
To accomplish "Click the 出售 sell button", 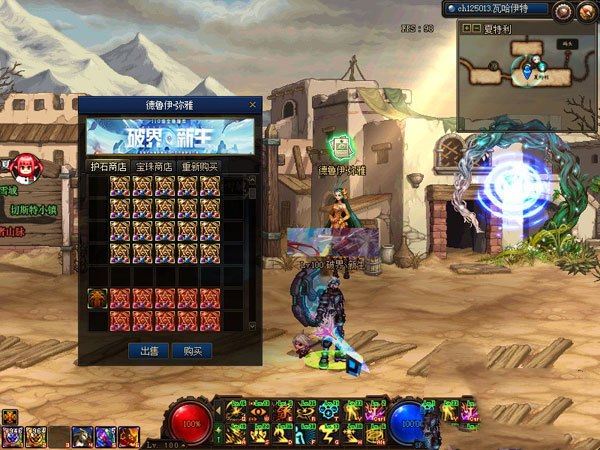I will (149, 351).
